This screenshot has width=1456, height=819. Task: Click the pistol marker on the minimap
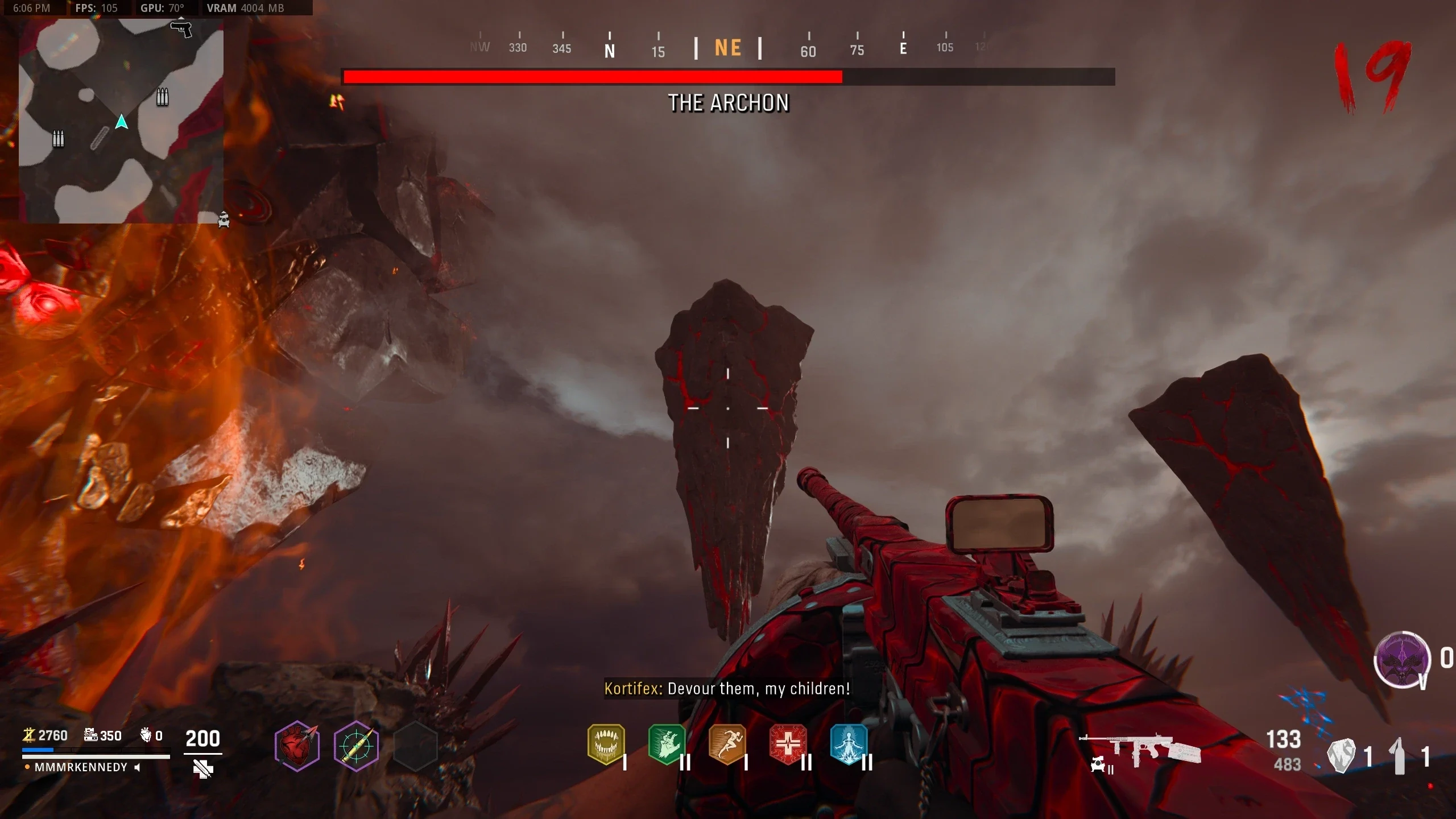click(x=181, y=28)
